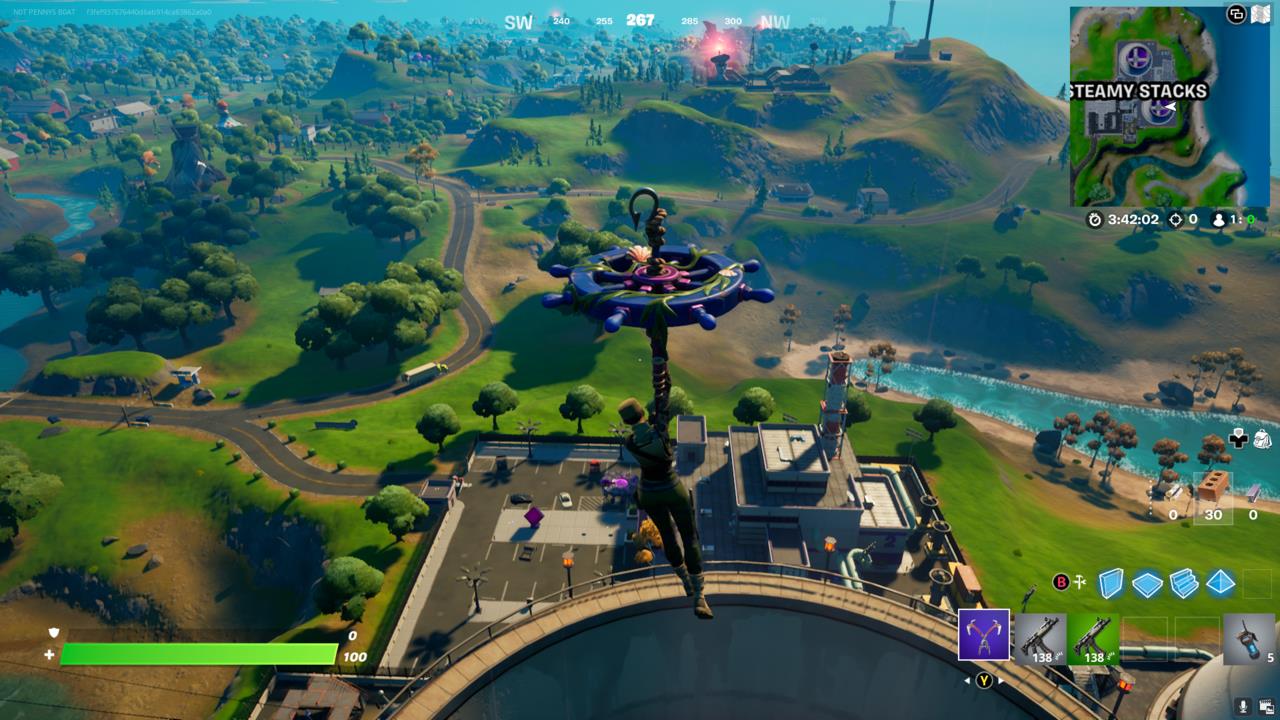1280x720 pixels.
Task: Click the timer stopwatch icon
Action: tap(1094, 219)
